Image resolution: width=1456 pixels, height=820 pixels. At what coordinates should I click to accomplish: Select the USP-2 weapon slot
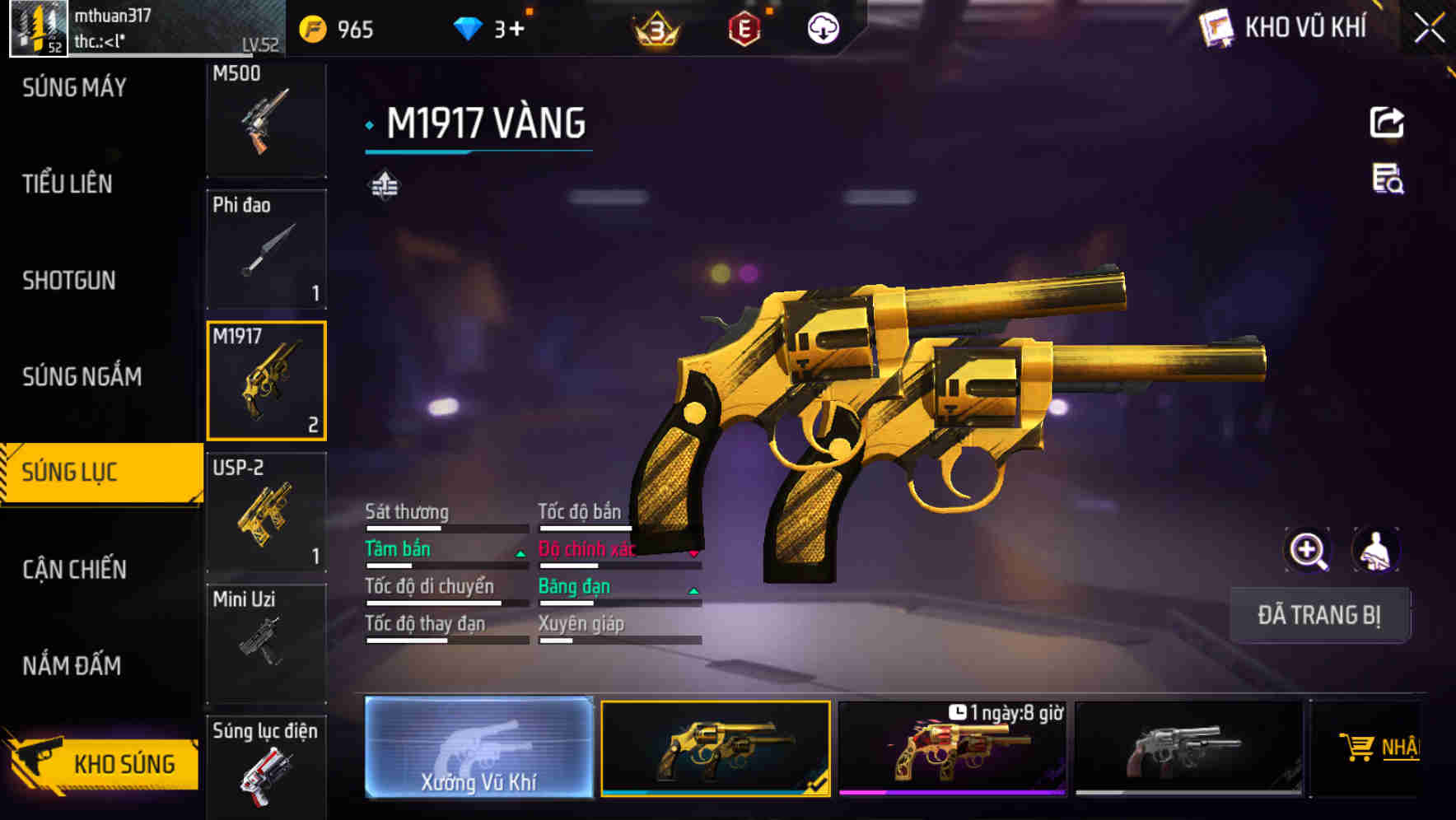tap(266, 512)
